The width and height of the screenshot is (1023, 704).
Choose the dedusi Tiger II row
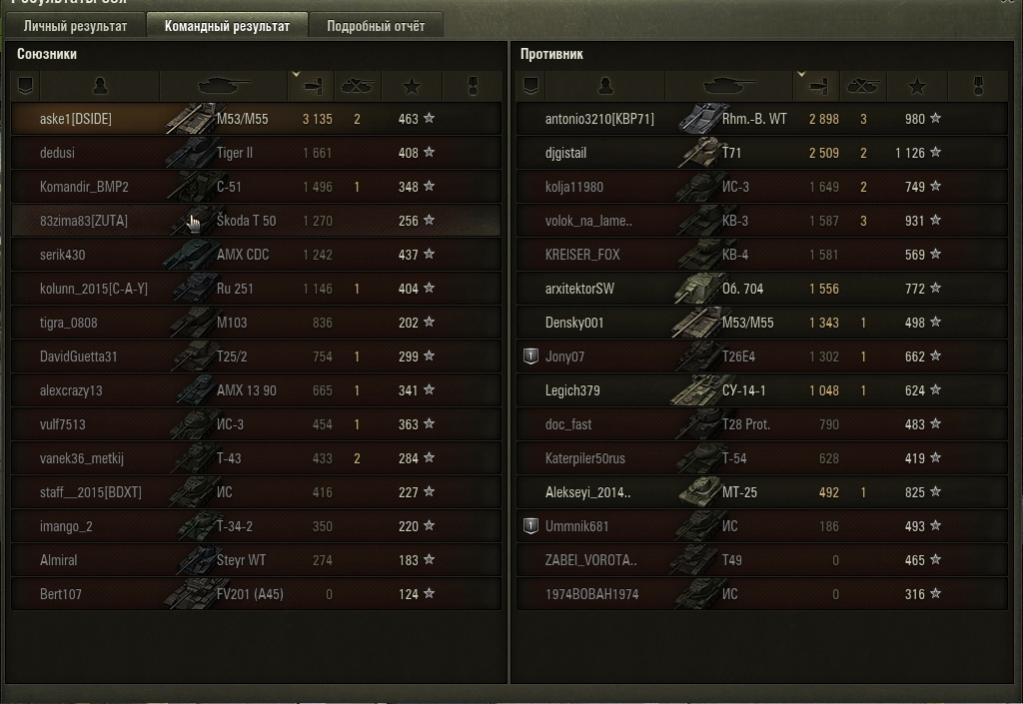(255, 153)
